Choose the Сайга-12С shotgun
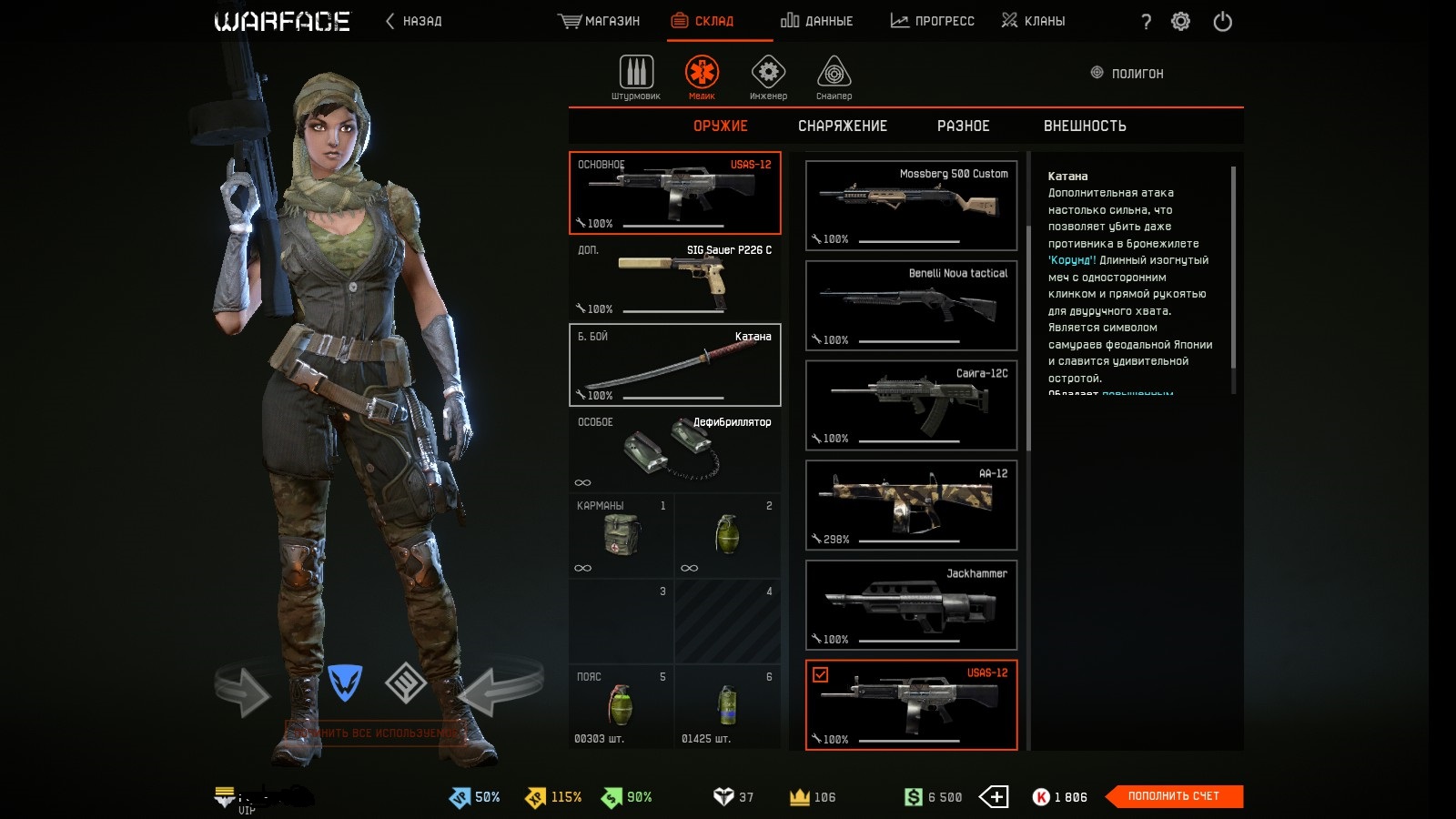Viewport: 1456px width, 819px height. click(911, 405)
